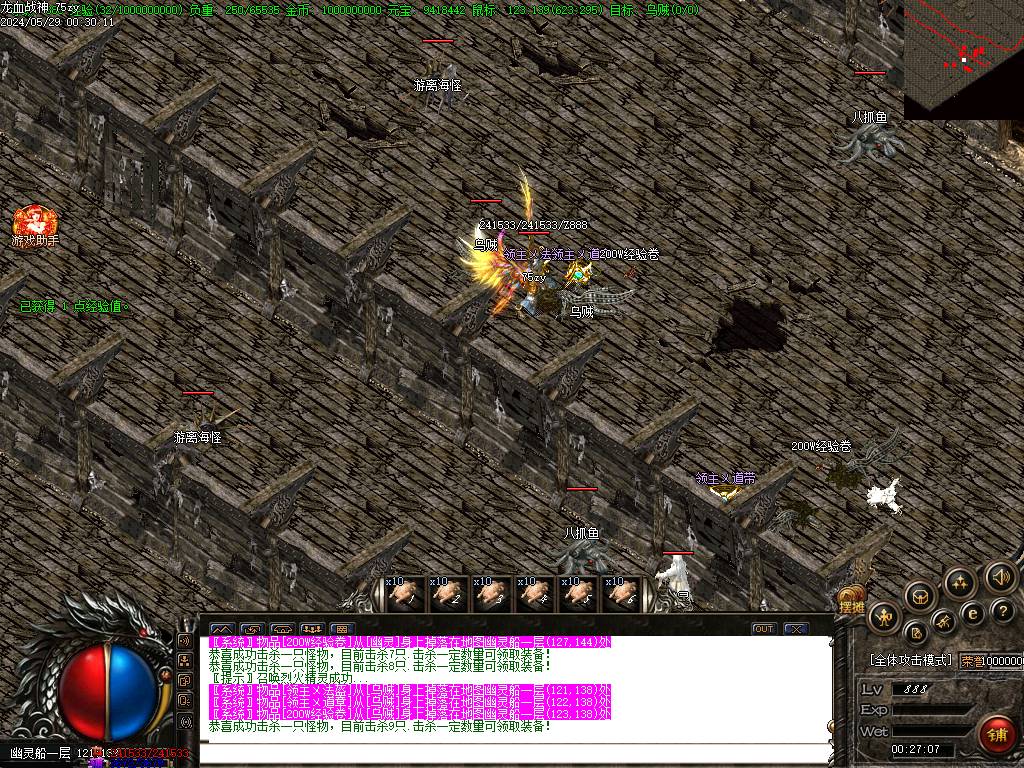Click the OUT button on the chat panel
This screenshot has width=1024, height=768.
[x=764, y=629]
